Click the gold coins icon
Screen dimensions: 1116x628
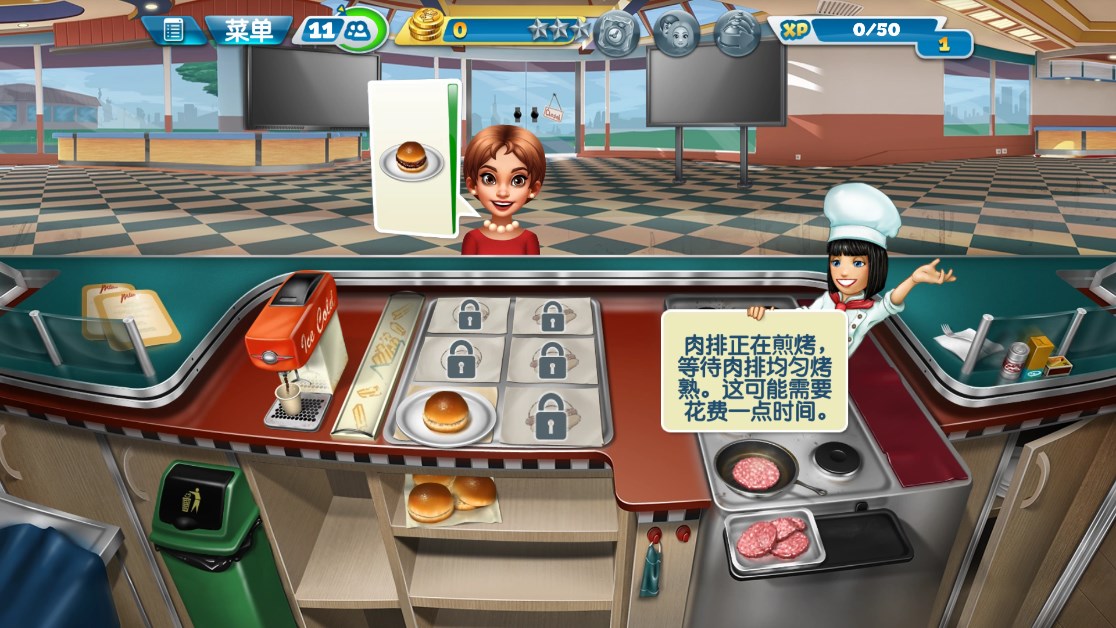(427, 27)
